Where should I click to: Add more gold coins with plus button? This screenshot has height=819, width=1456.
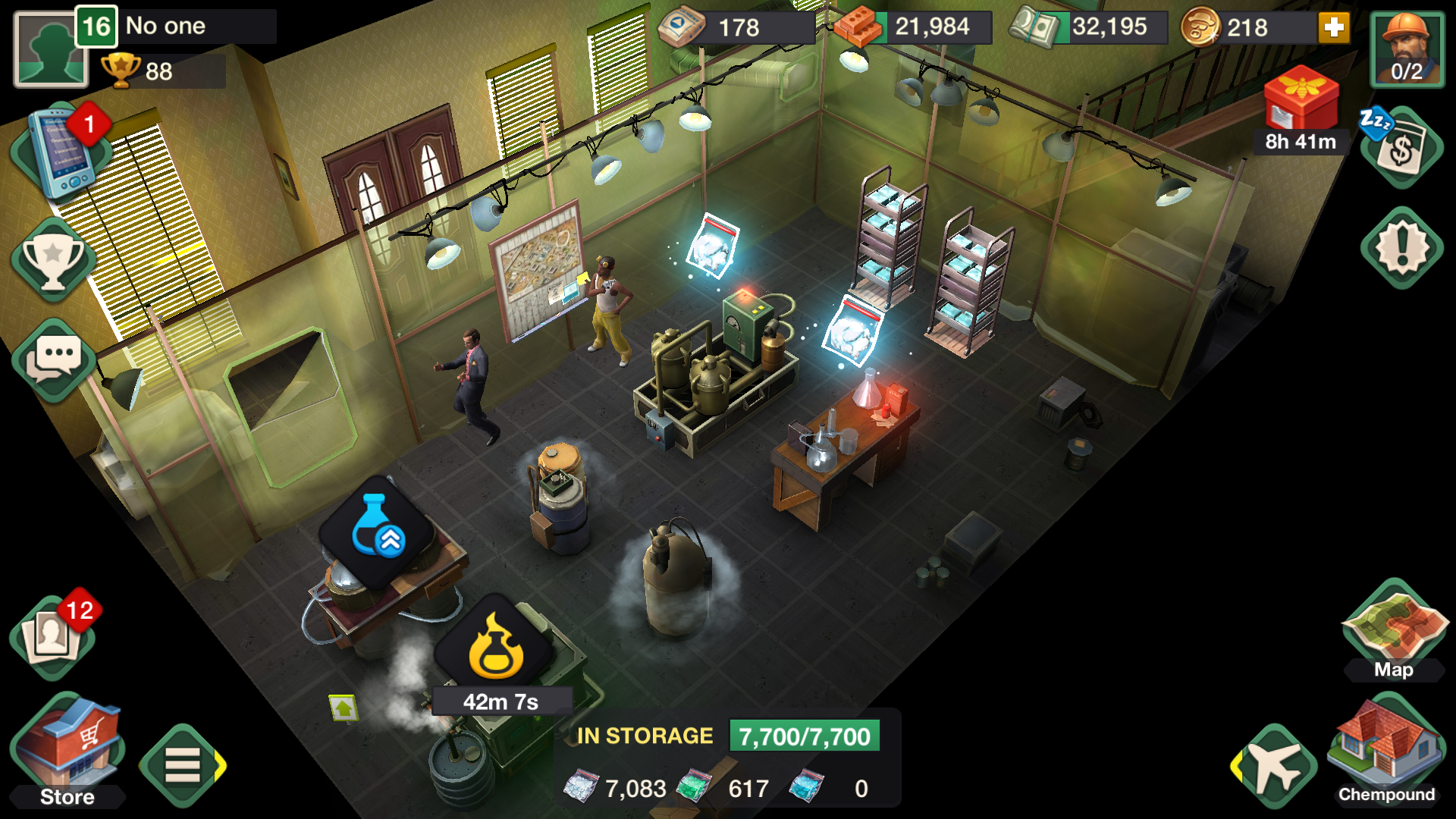1334,28
